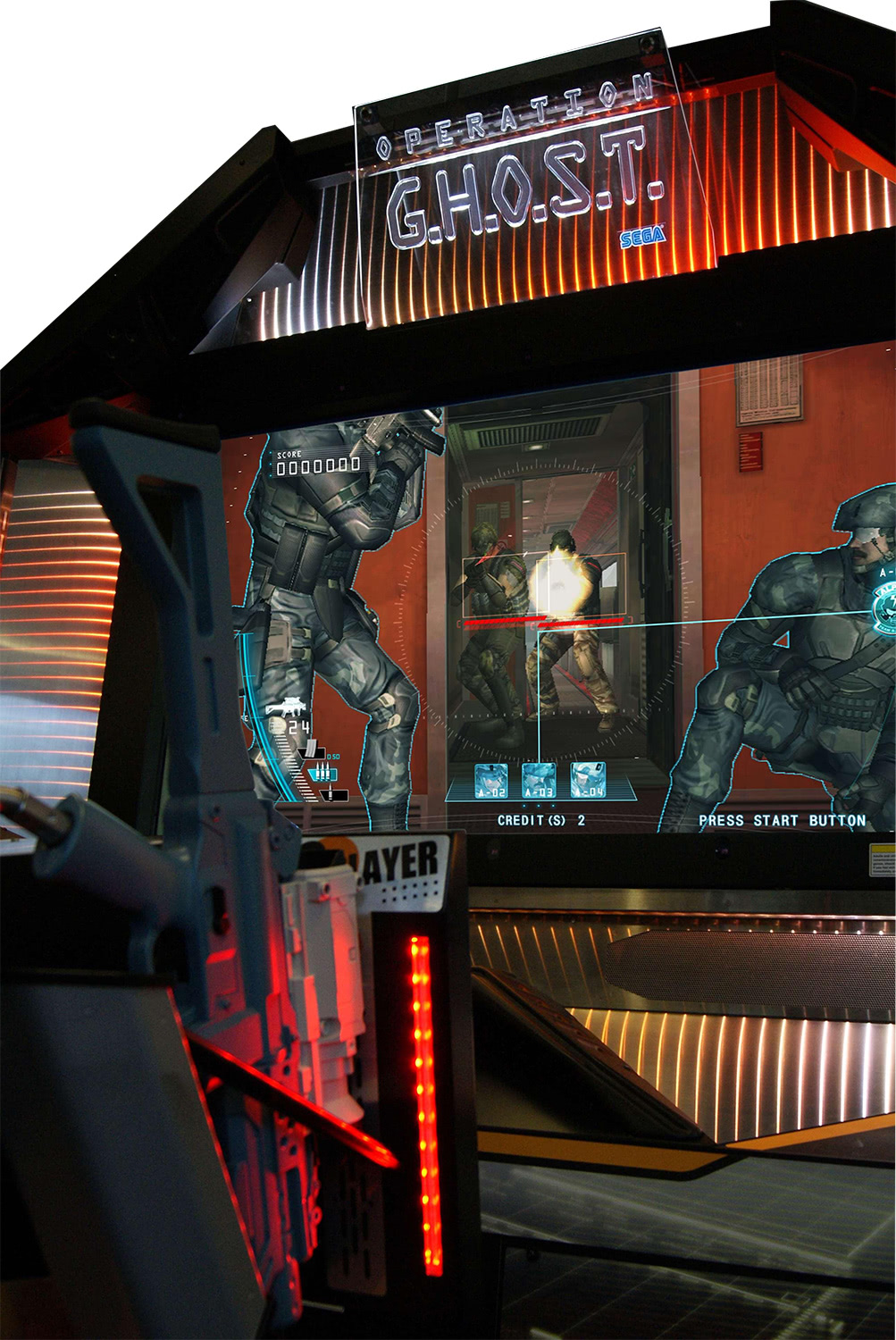Image resolution: width=896 pixels, height=1340 pixels.
Task: Select the A-02 squad member portrait
Action: coord(490,780)
